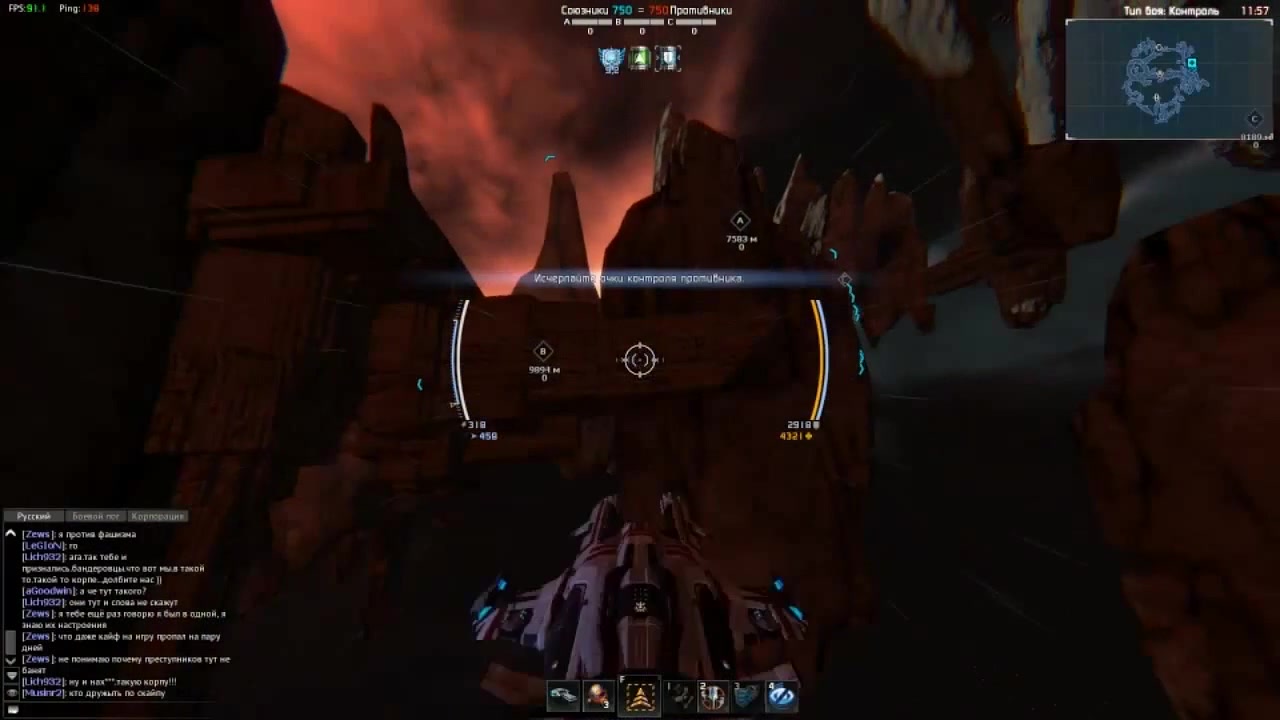The height and width of the screenshot is (720, 1280).
Task: Toggle the eye icon beside the chat
Action: click(x=12, y=693)
